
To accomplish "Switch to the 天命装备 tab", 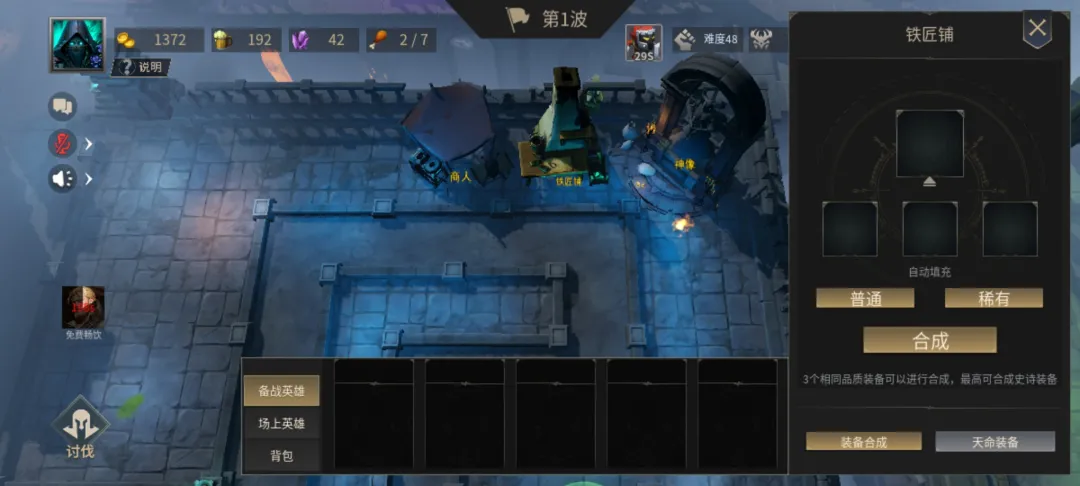I will (x=995, y=441).
